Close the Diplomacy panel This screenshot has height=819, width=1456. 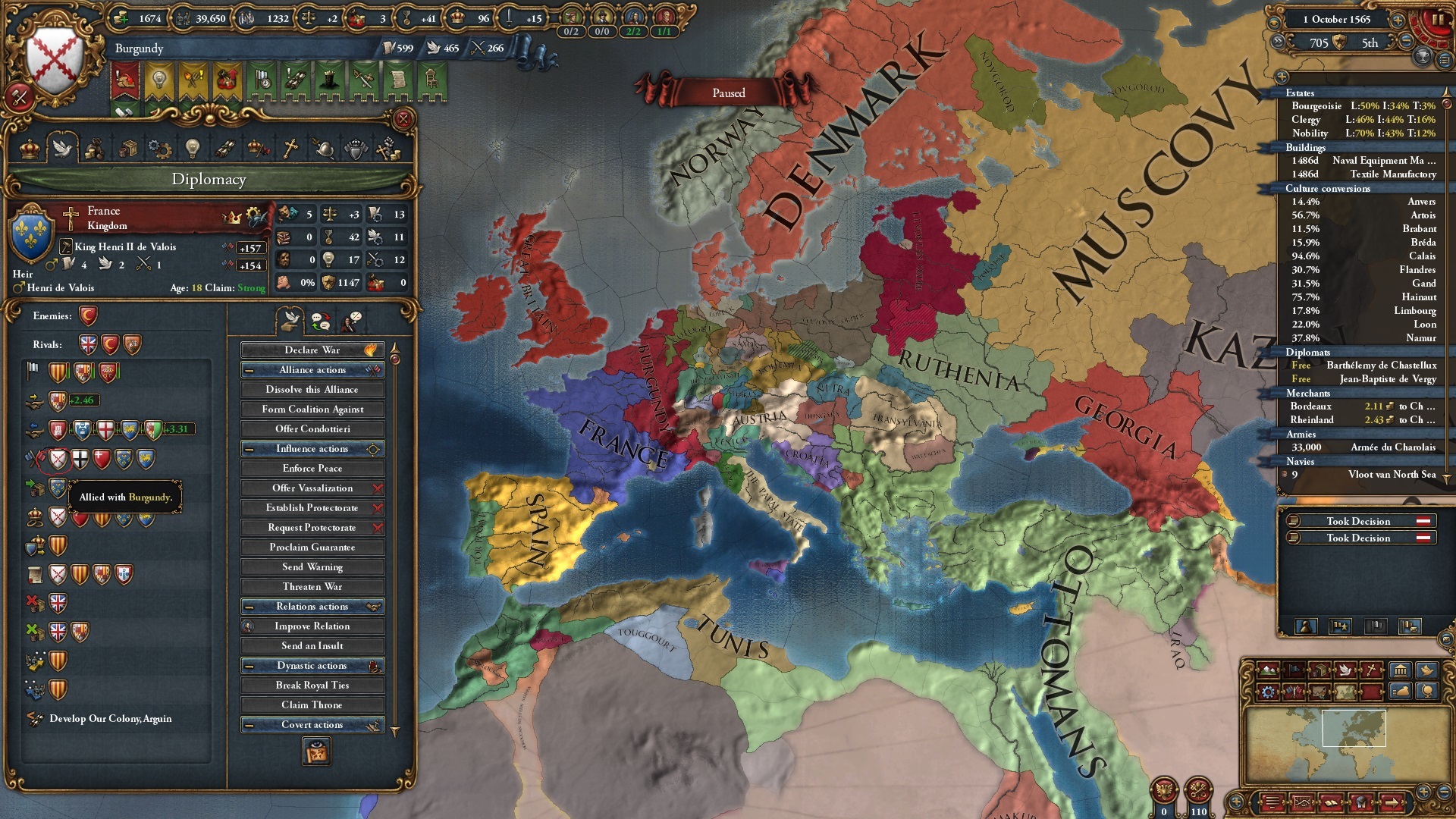click(403, 119)
